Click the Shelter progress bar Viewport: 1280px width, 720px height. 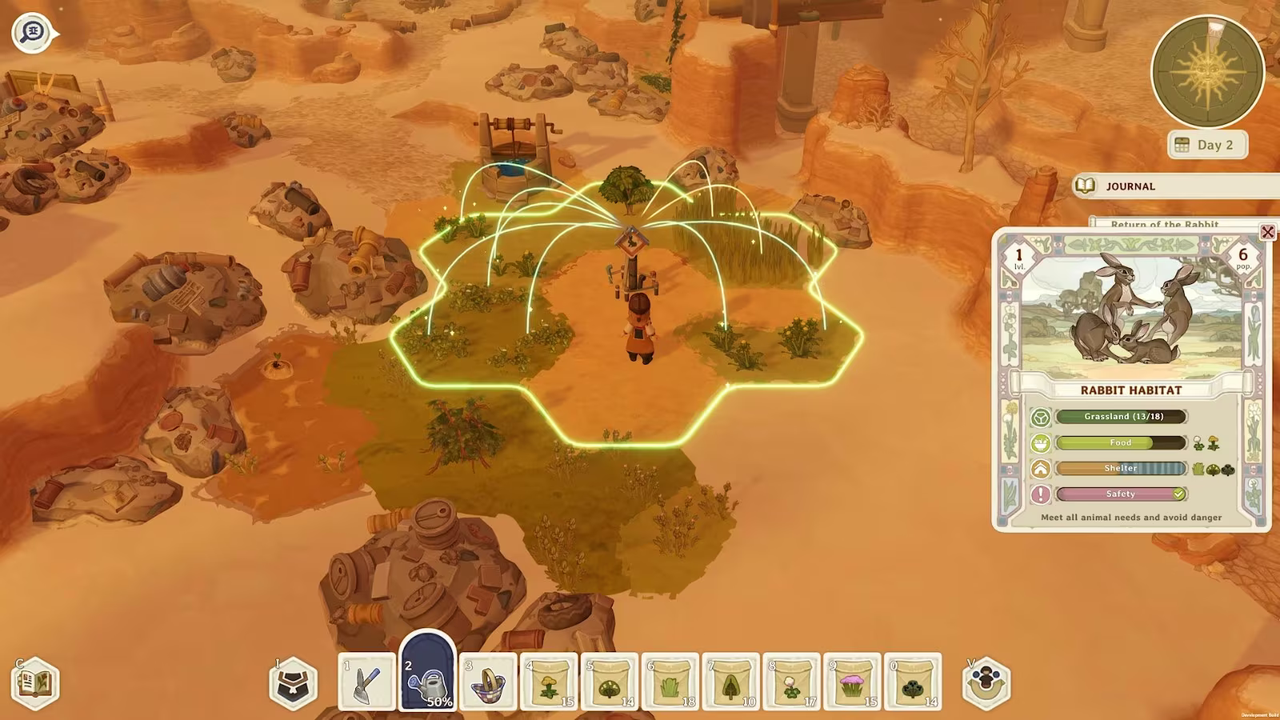[x=1120, y=468]
